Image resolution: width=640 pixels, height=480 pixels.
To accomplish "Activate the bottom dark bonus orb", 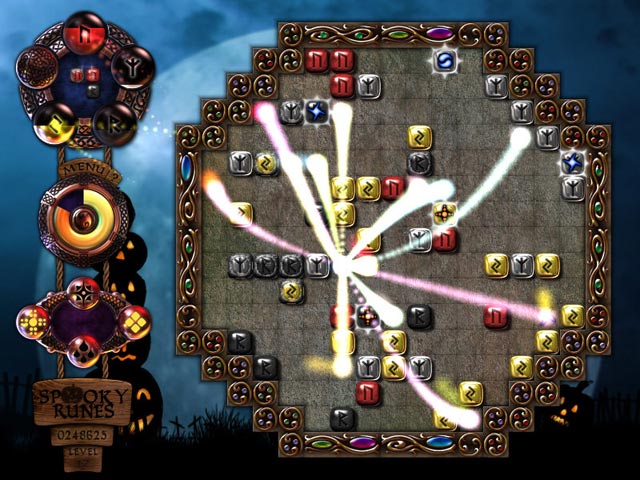I will pos(83,350).
